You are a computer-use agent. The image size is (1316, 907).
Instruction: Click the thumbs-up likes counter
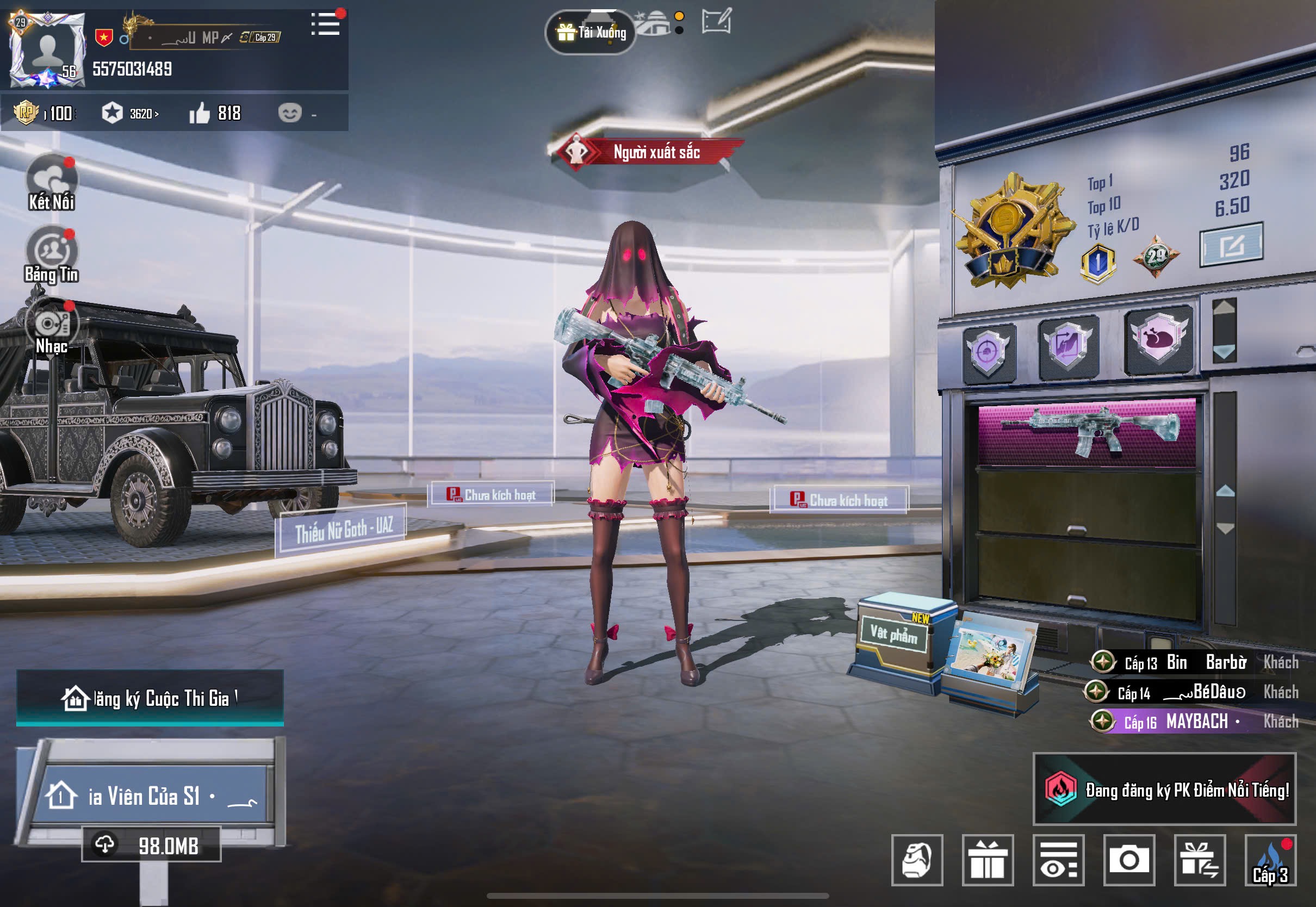click(x=215, y=114)
